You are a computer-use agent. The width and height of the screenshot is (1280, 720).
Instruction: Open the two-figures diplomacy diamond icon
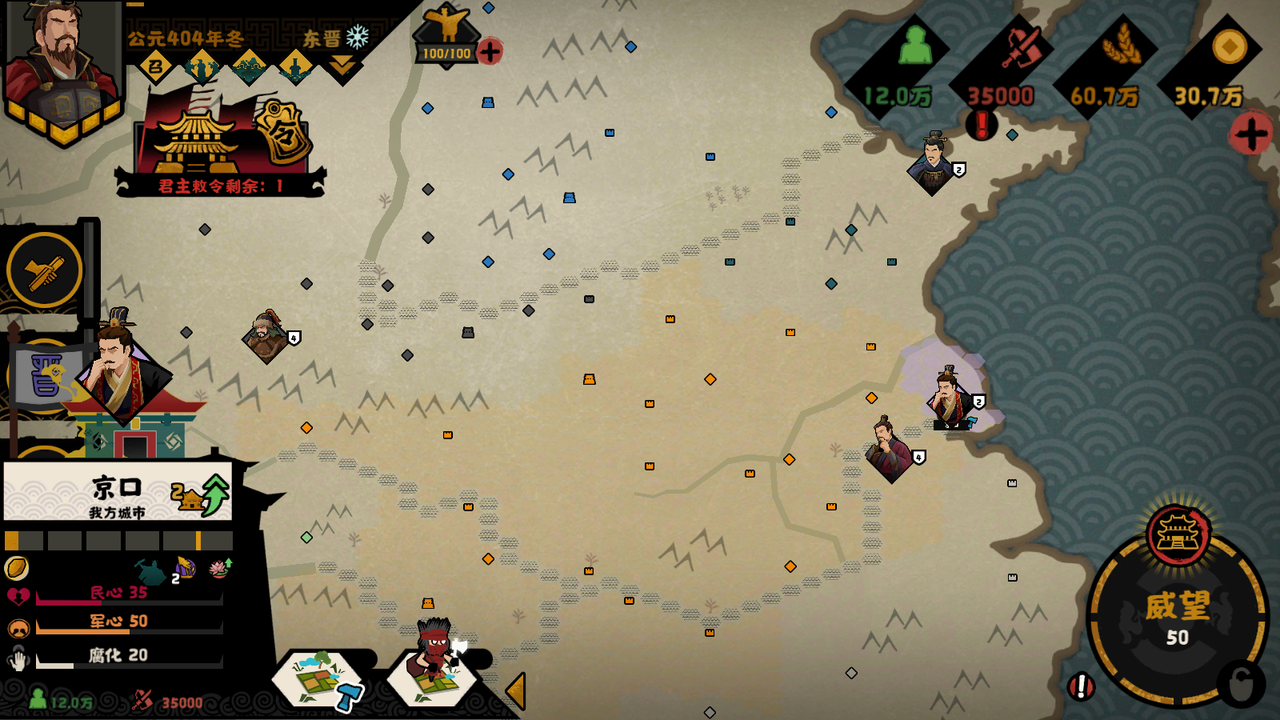(203, 68)
